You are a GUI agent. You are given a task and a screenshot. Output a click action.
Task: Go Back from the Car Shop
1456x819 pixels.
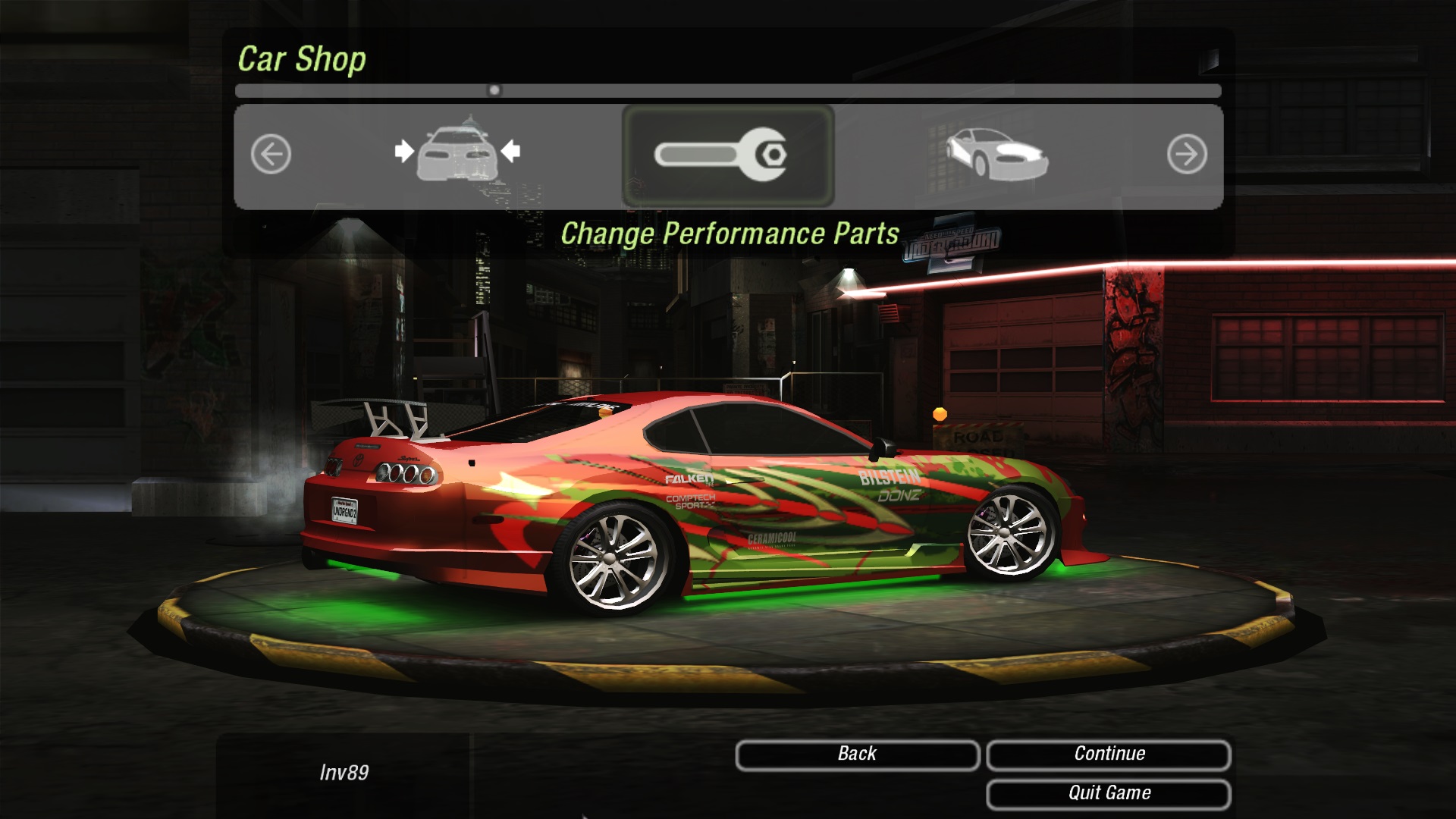point(857,755)
